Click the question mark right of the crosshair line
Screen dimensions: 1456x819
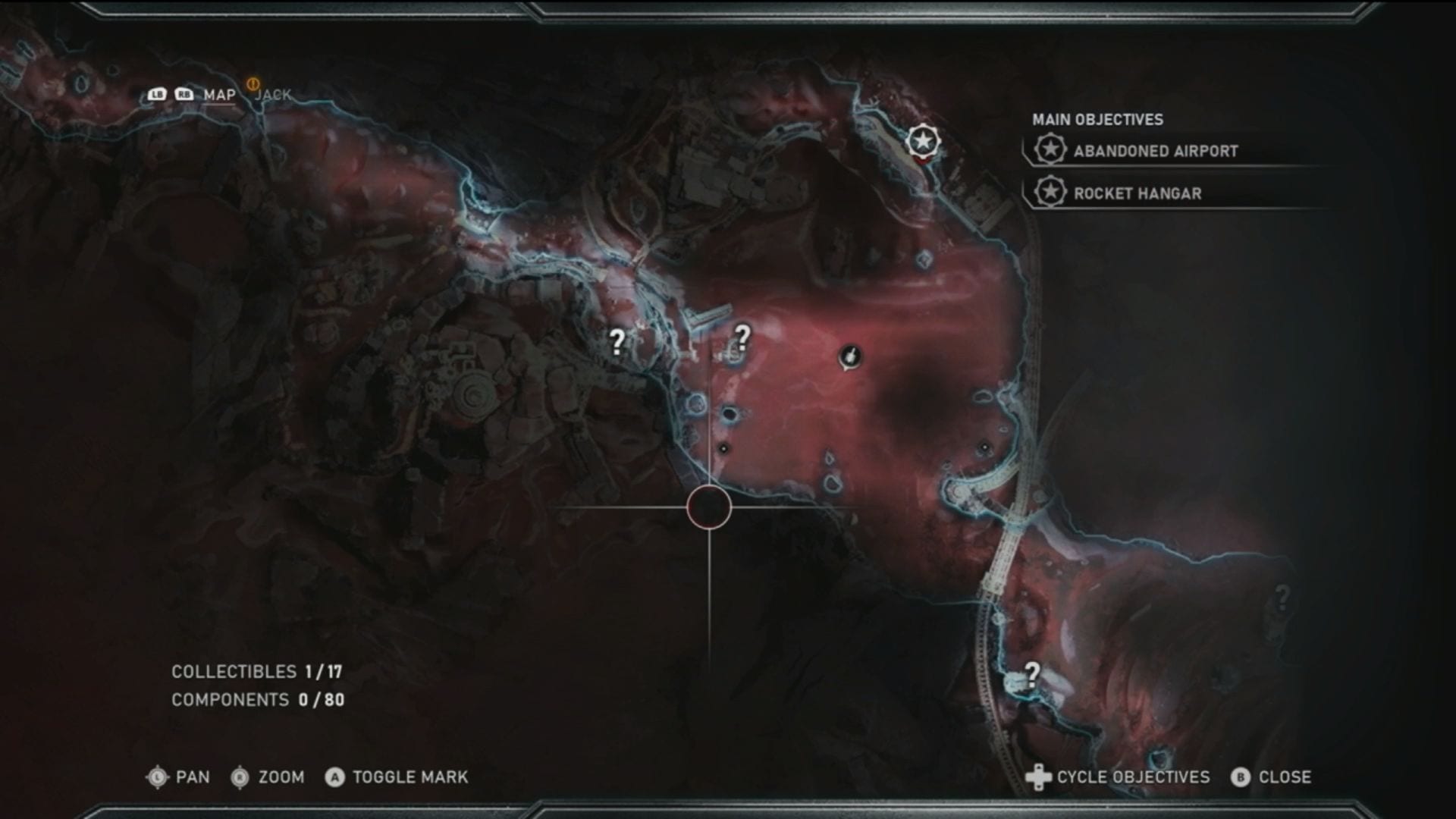click(x=742, y=337)
